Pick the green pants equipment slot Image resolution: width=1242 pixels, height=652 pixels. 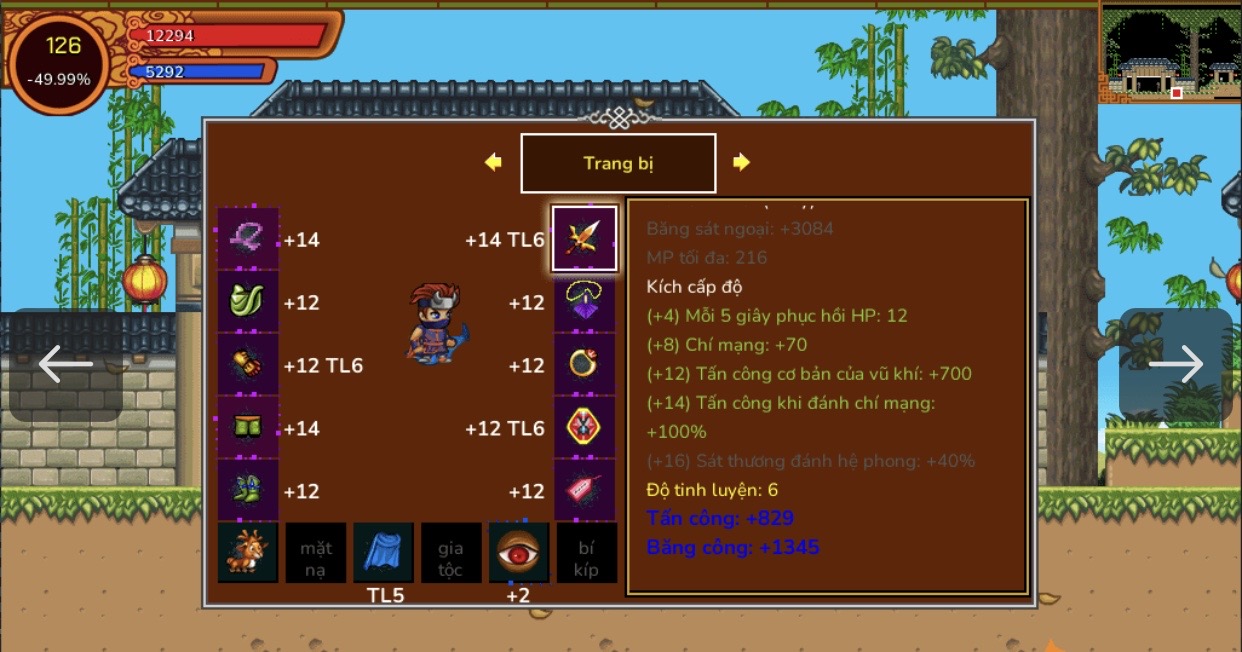tap(248, 428)
